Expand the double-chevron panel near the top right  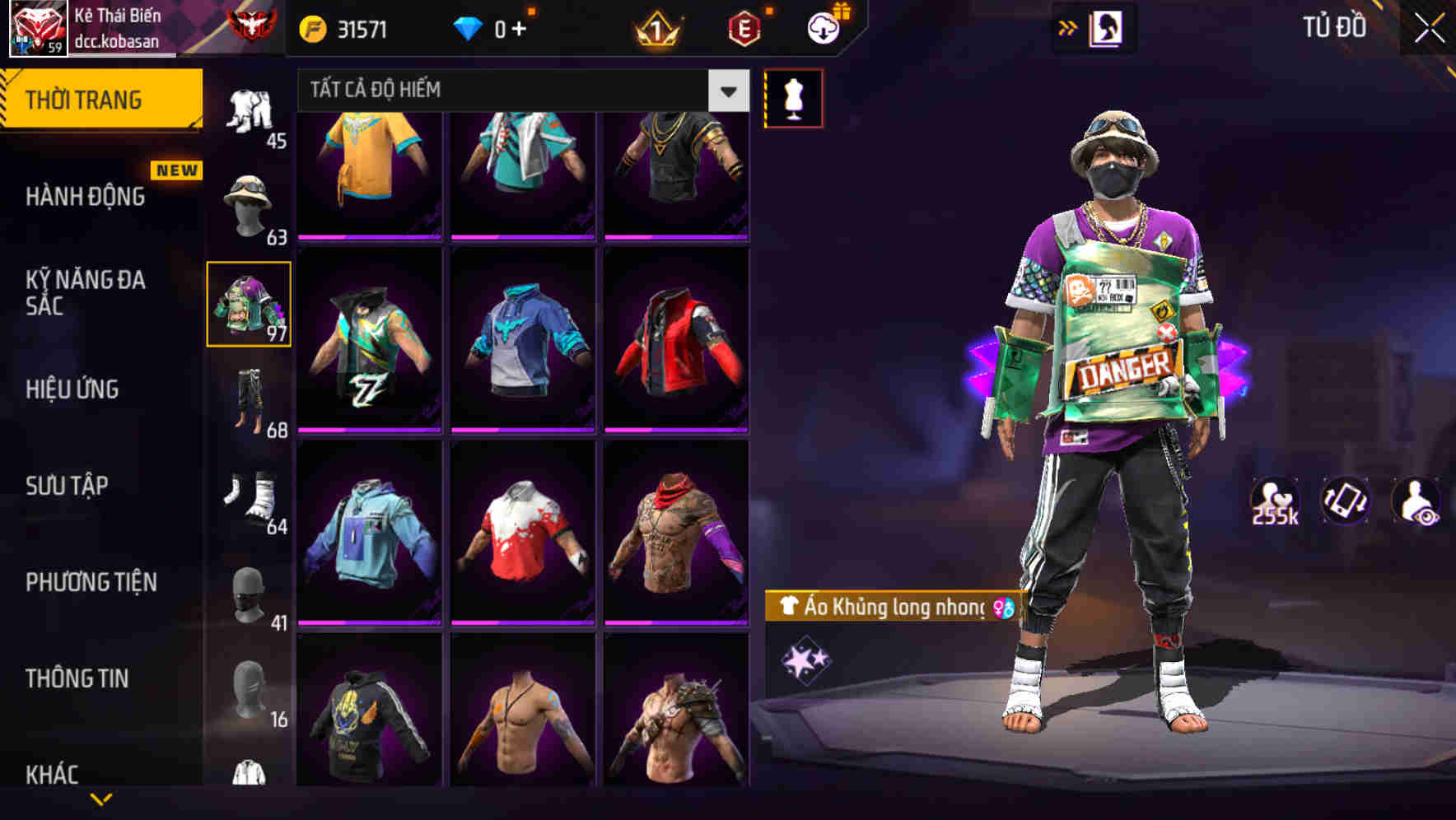(x=1067, y=27)
